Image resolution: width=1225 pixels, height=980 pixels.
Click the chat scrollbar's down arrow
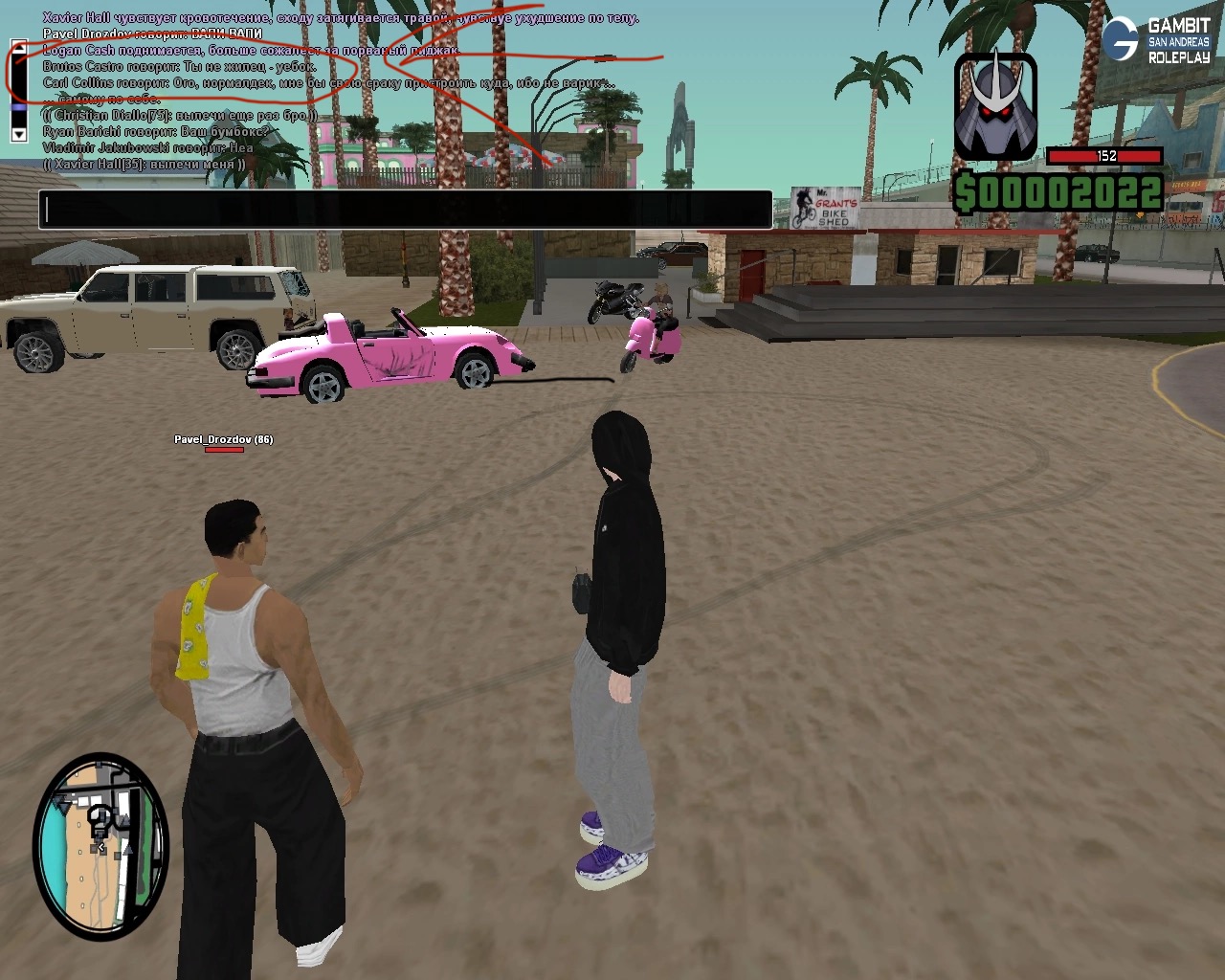18,135
